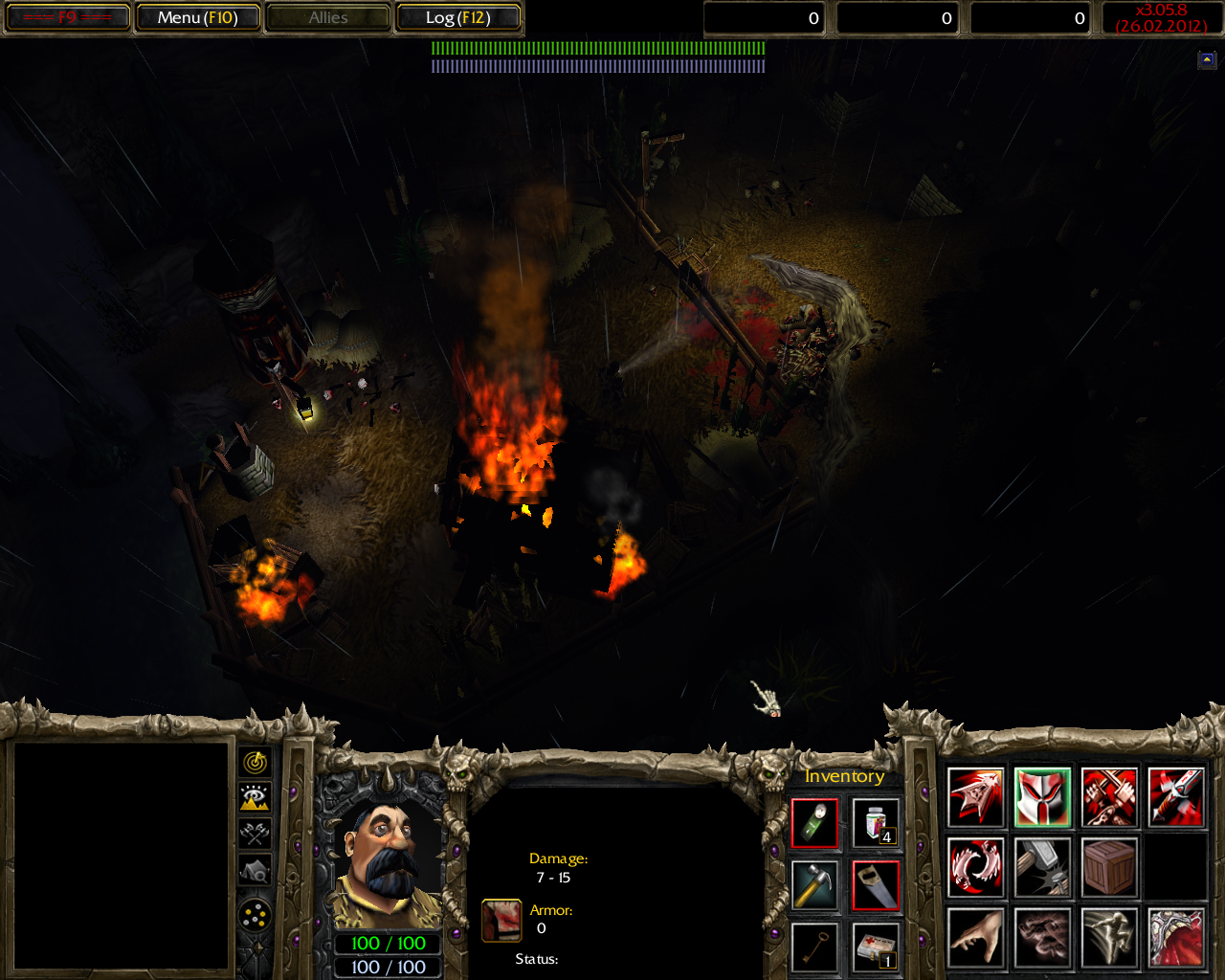The width and height of the screenshot is (1225, 980).
Task: Open the Menu (F10) button
Action: [197, 17]
